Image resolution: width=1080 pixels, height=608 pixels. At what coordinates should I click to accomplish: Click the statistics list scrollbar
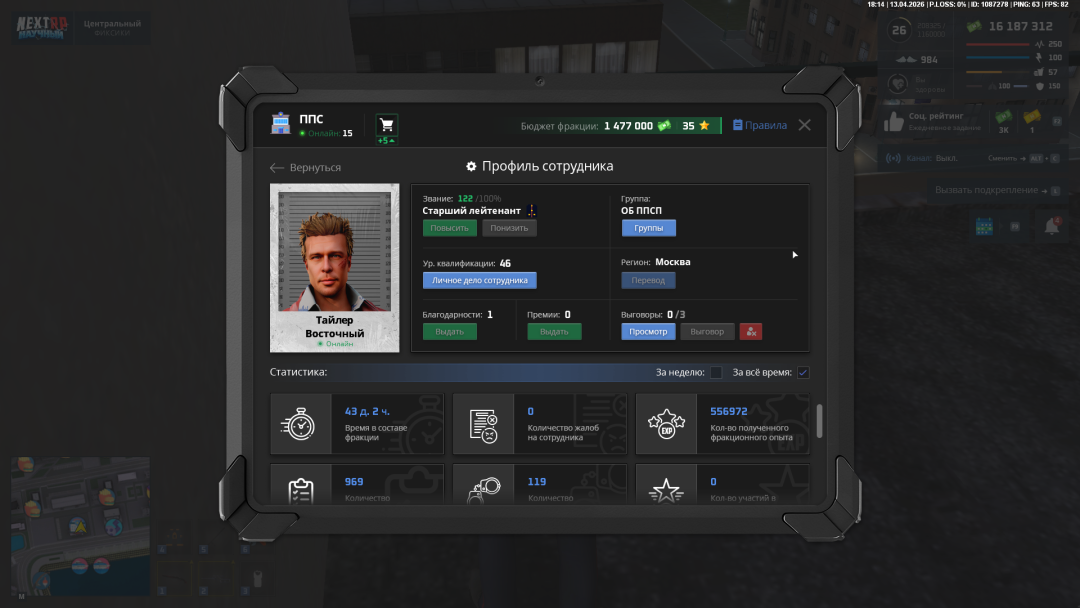[x=820, y=421]
